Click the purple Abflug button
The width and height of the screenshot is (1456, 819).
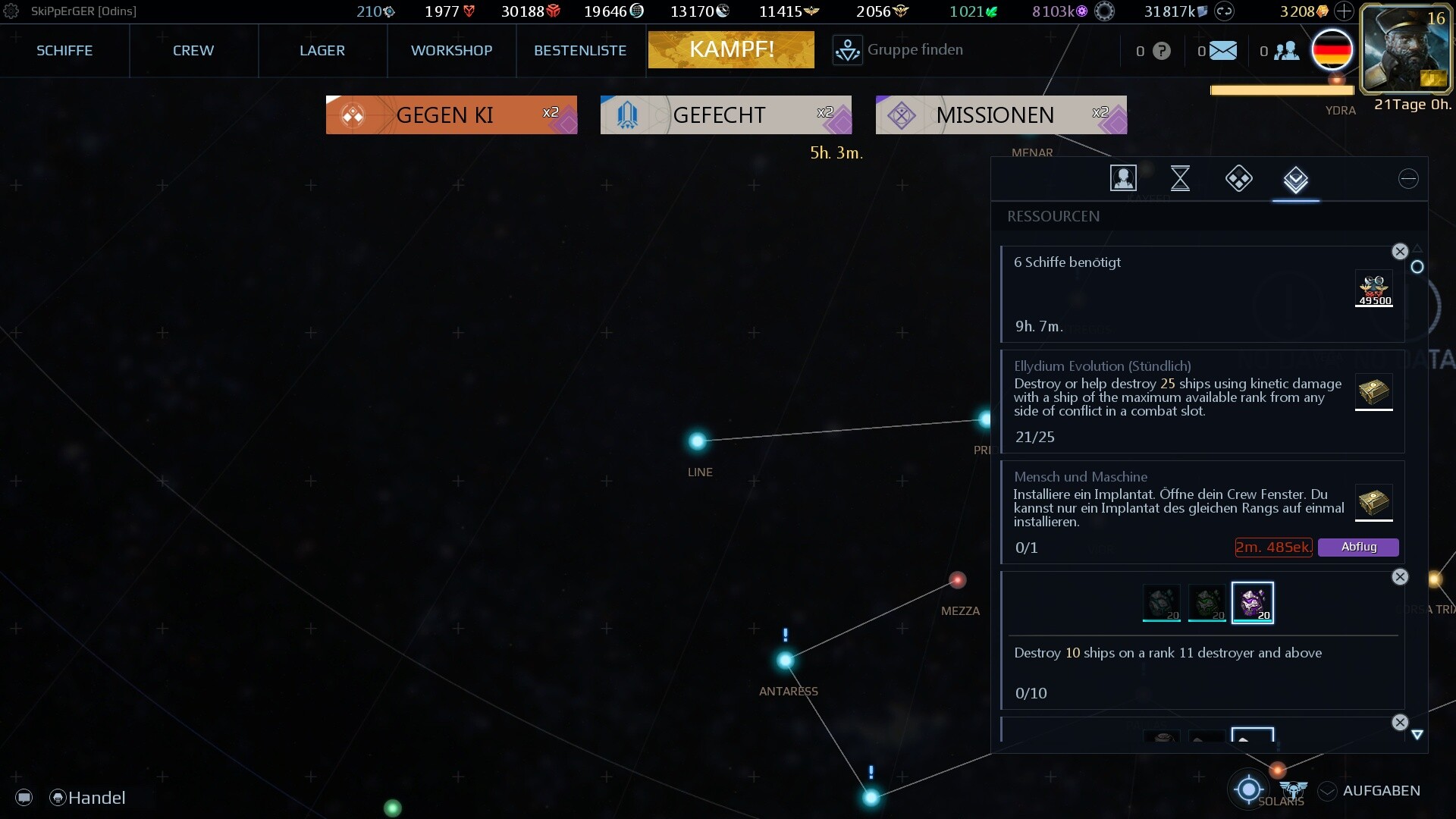[1358, 547]
